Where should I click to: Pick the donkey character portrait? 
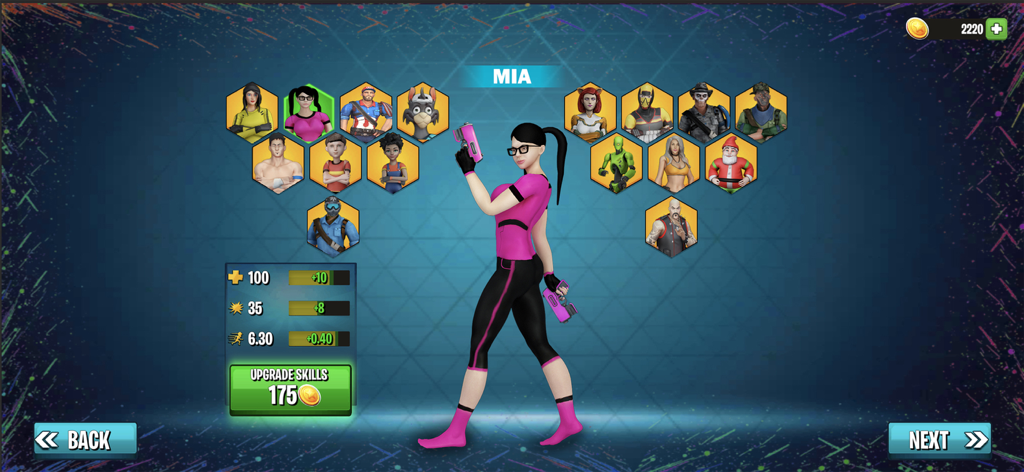[423, 112]
